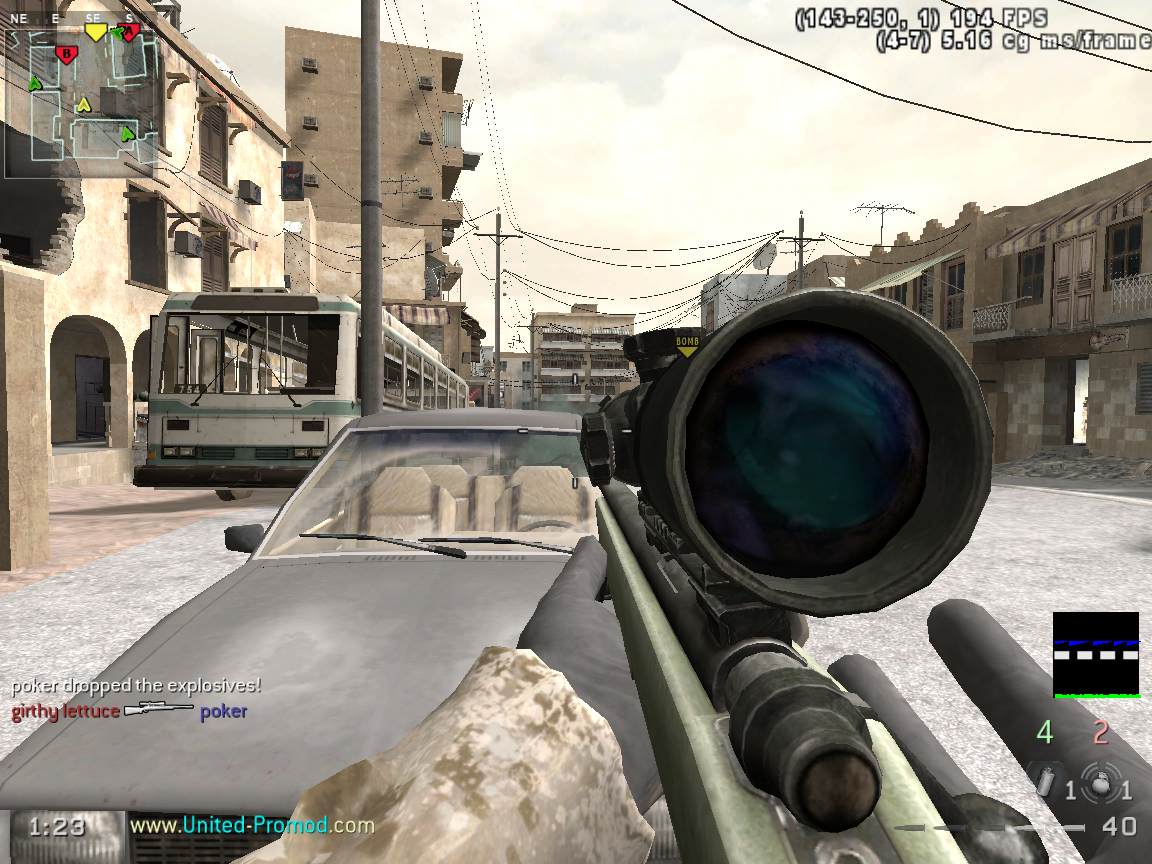Click the yellow BOMB objective waypoint icon
The image size is (1152, 864).
[687, 345]
